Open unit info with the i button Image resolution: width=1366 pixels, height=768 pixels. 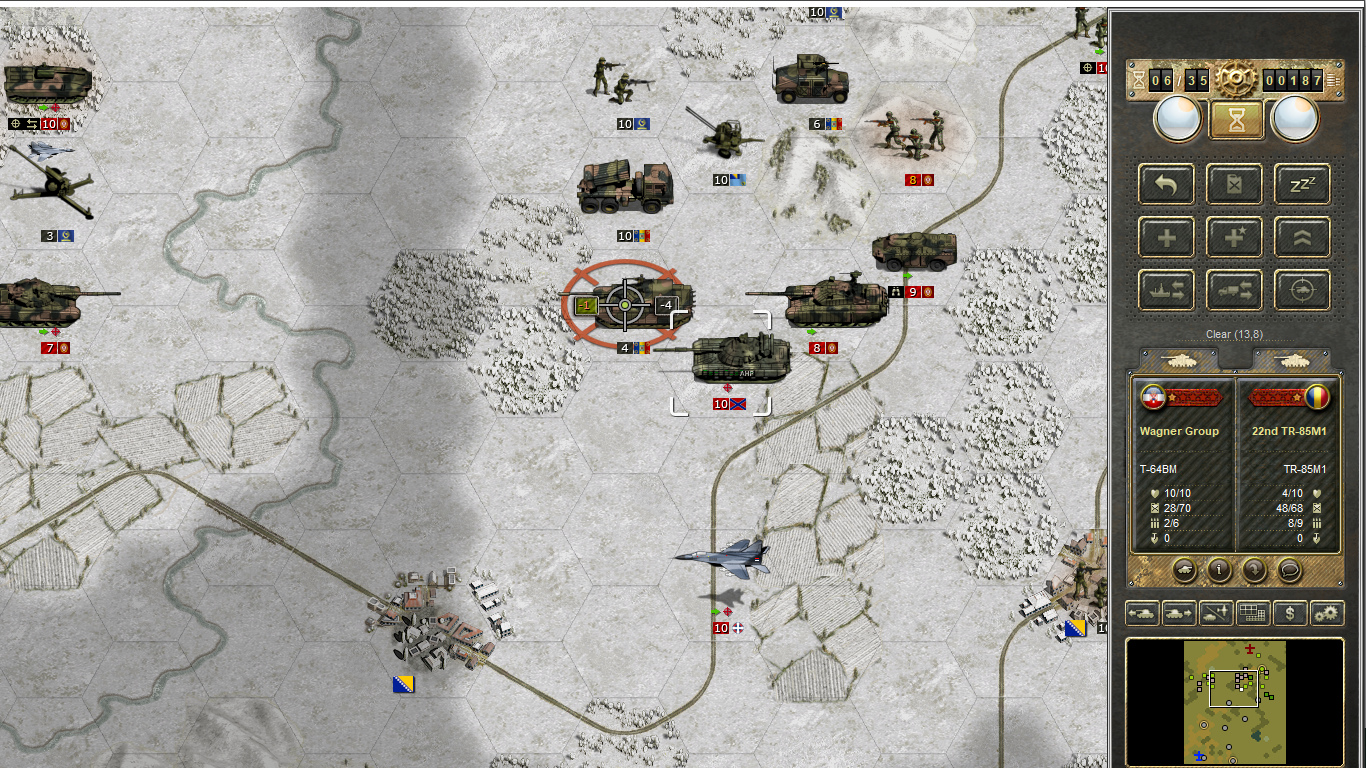pyautogui.click(x=1219, y=570)
